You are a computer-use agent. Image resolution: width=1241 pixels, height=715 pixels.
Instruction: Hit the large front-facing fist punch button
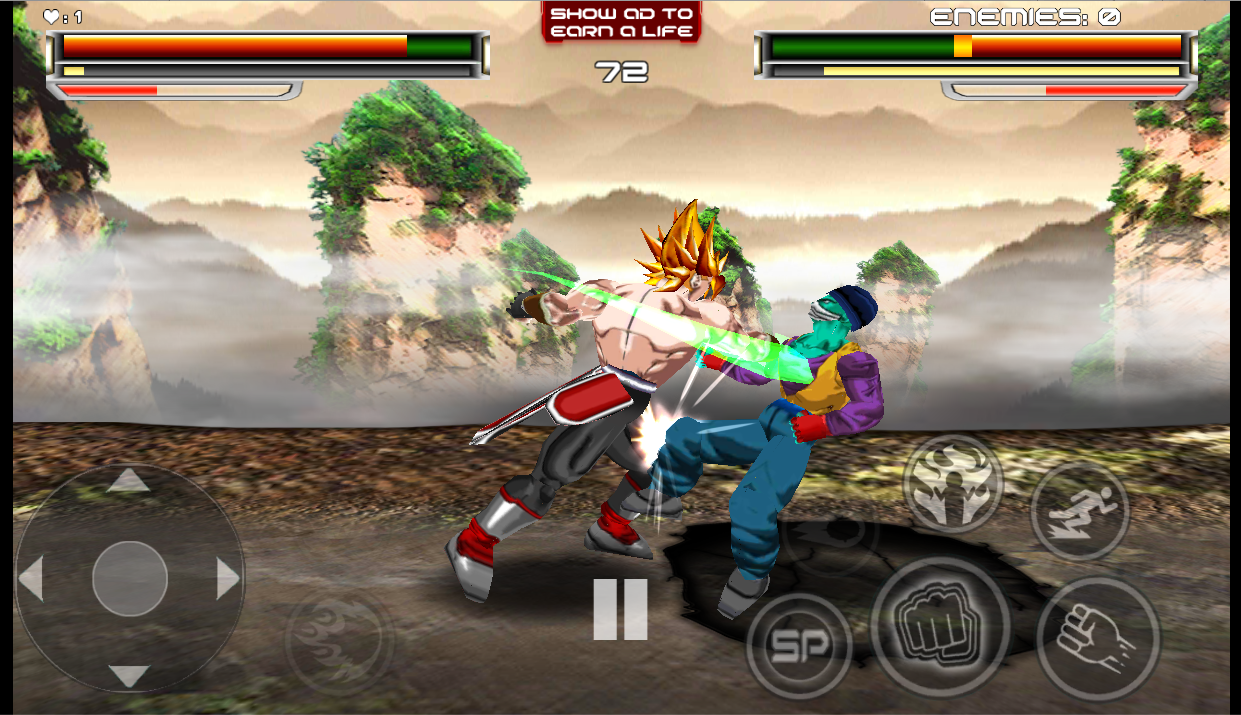pos(939,627)
